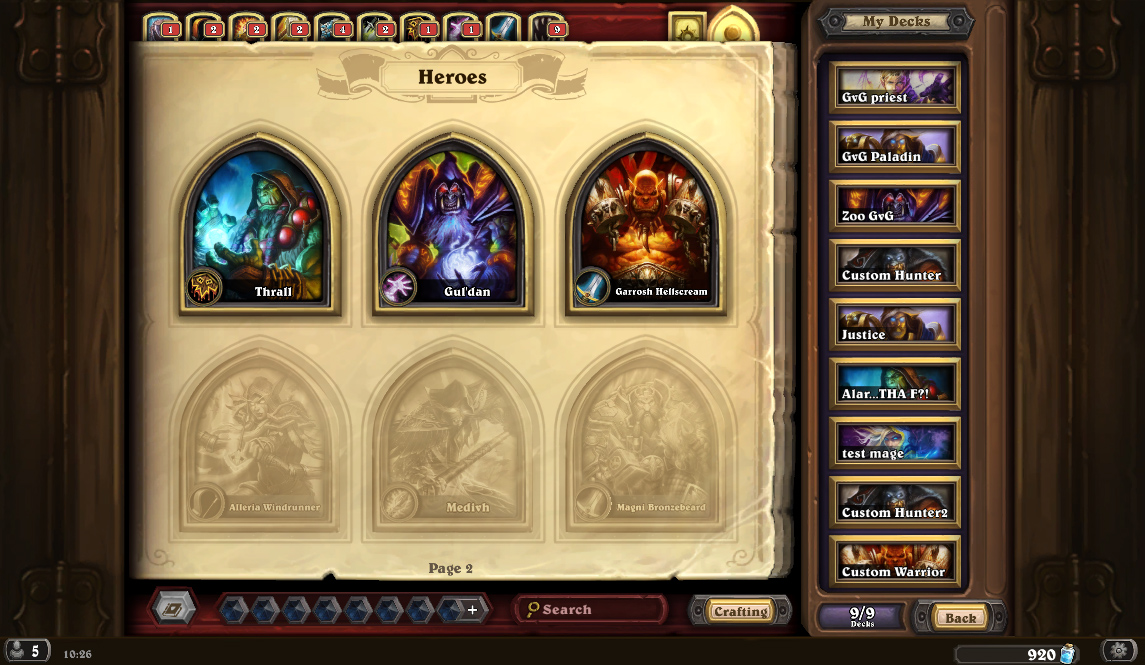Open the Justice deck
This screenshot has width=1145, height=665.
(x=894, y=325)
